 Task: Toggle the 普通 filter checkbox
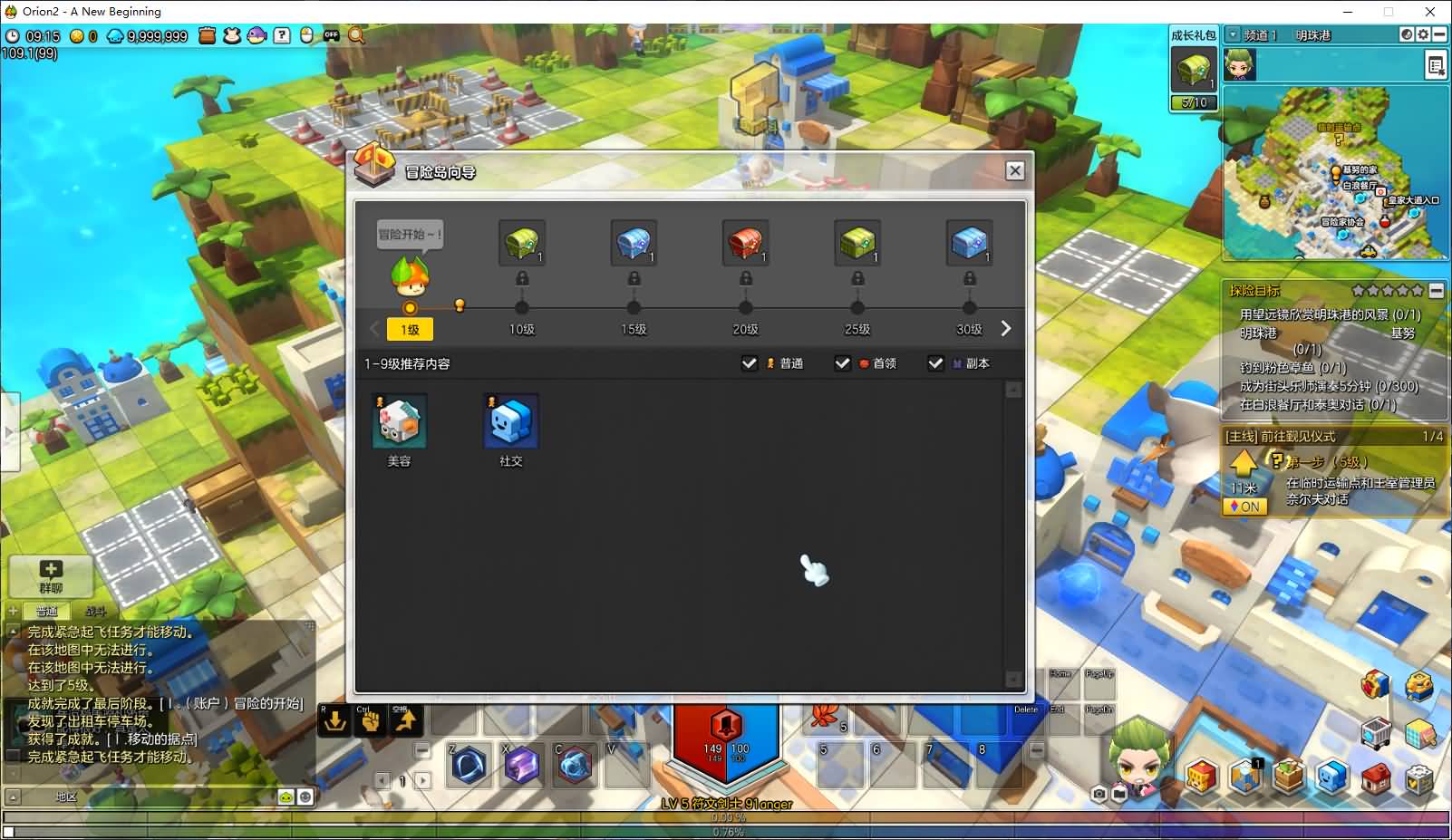(x=750, y=363)
